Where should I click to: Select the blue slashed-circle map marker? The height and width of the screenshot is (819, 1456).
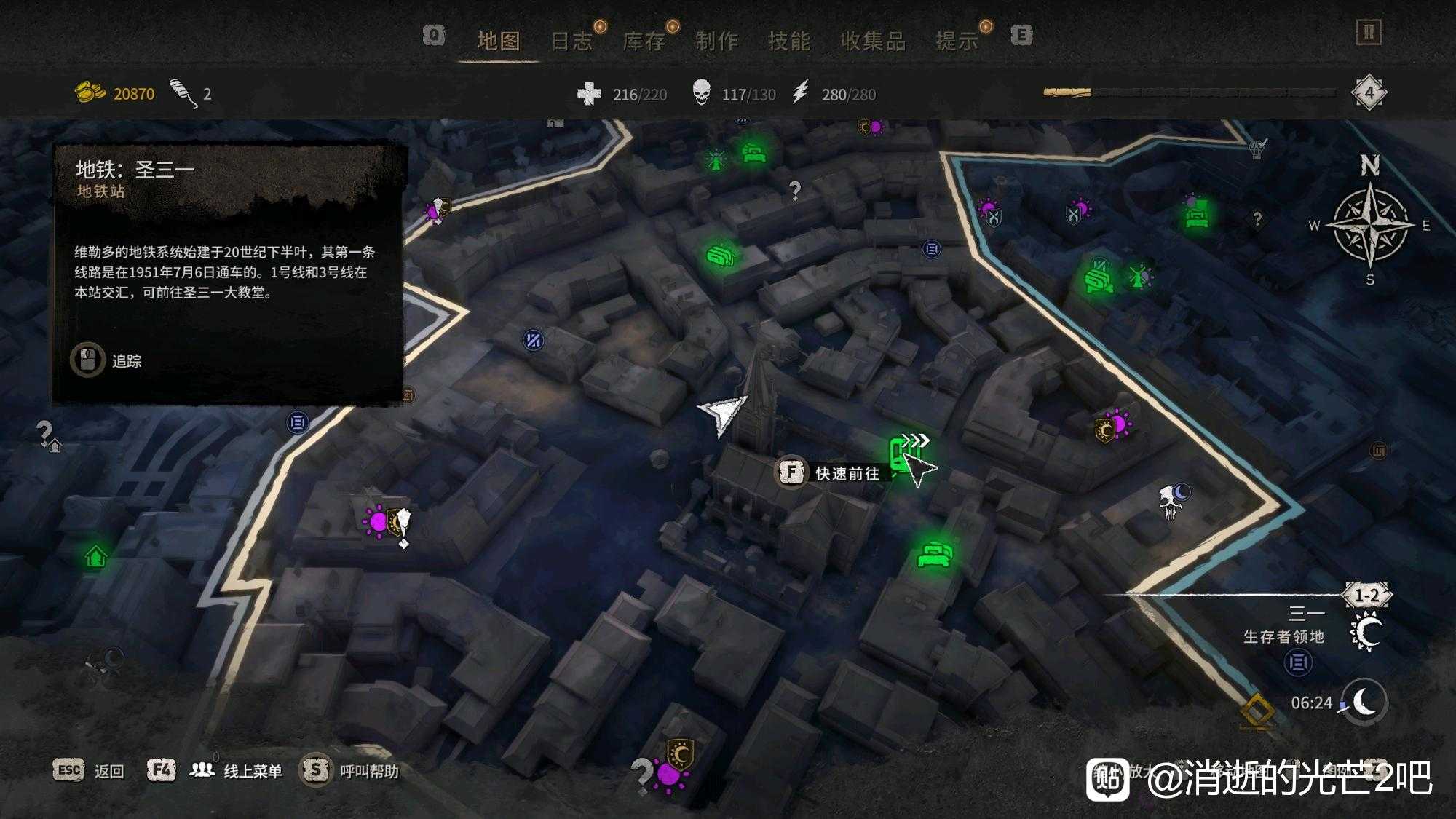pos(534,339)
